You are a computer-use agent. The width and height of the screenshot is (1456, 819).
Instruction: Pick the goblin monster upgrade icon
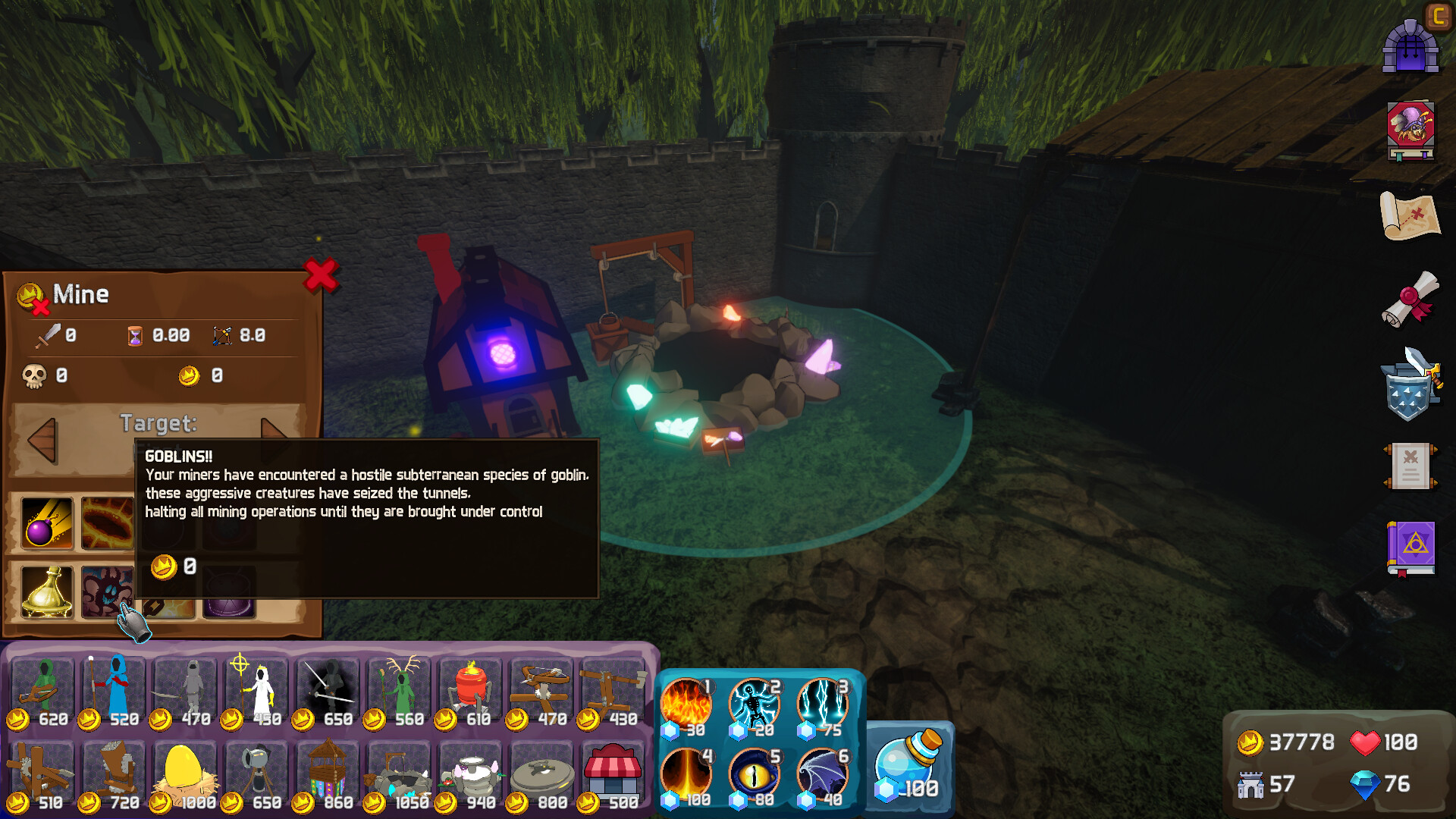coord(106,591)
